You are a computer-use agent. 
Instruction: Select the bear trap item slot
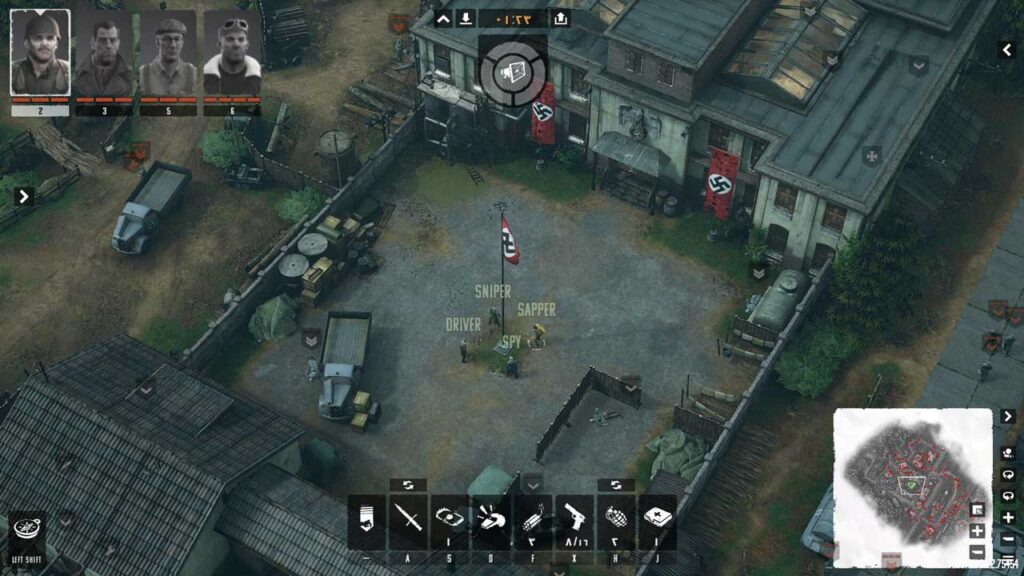pyautogui.click(x=449, y=520)
